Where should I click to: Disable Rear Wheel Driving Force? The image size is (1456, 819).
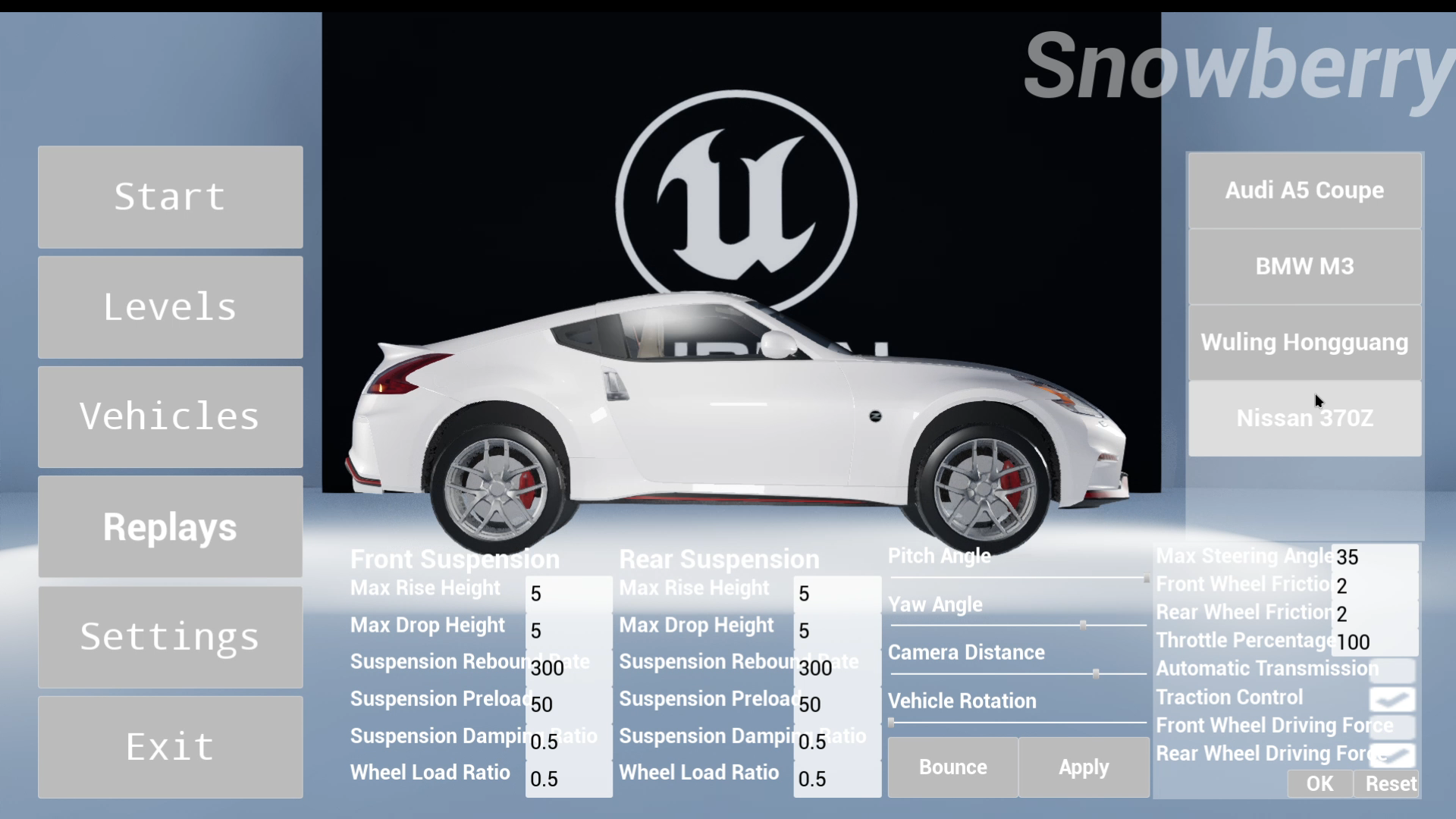[1394, 755]
